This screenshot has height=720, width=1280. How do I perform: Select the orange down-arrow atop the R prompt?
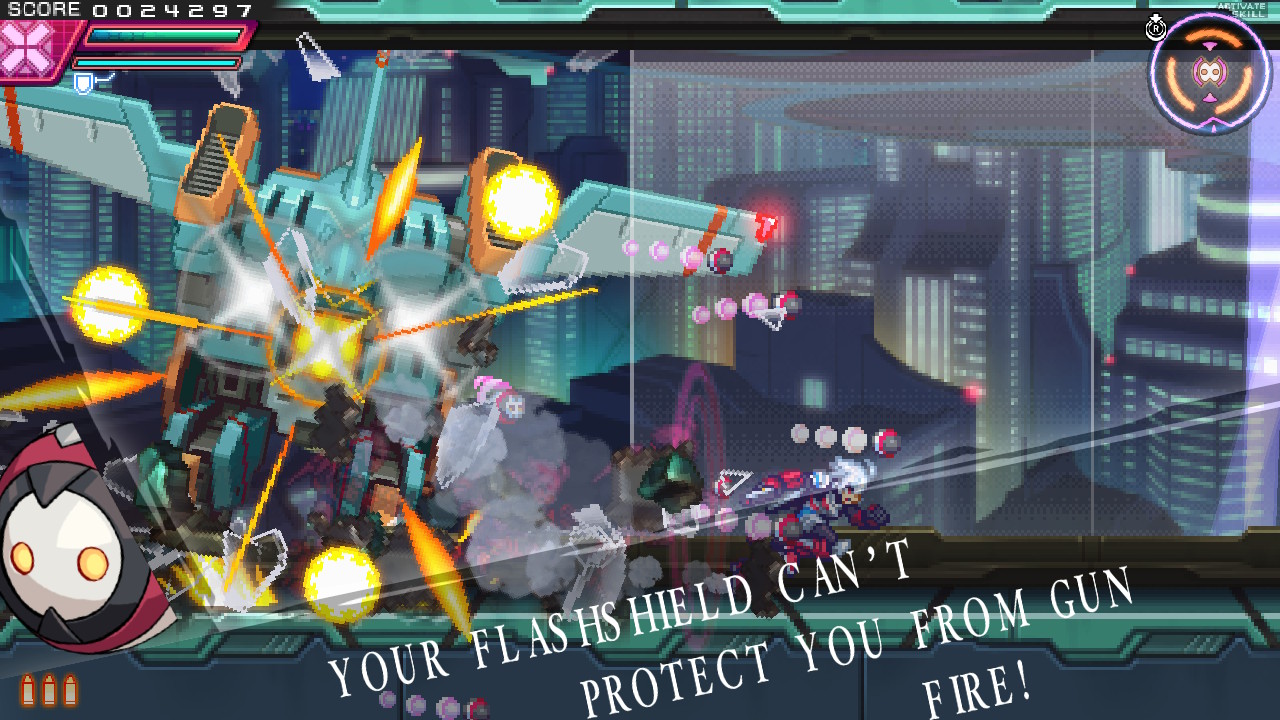[x=1156, y=17]
